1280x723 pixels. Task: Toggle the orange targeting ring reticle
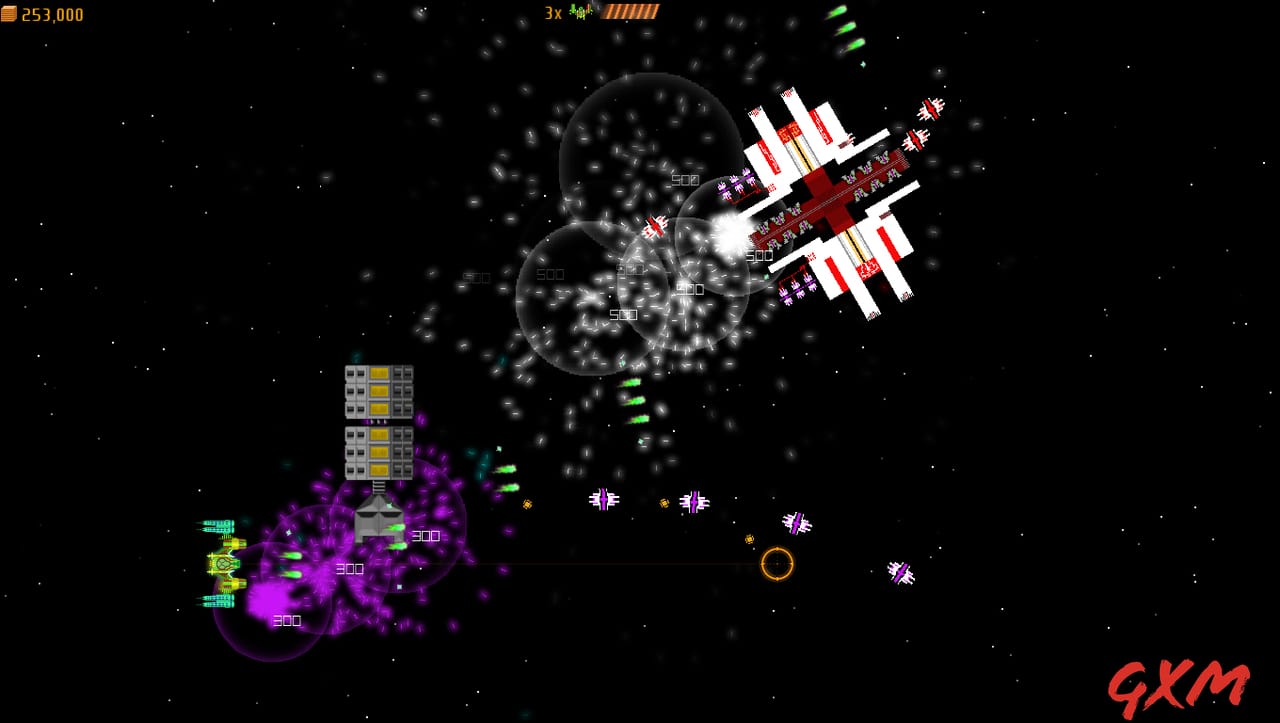point(779,564)
